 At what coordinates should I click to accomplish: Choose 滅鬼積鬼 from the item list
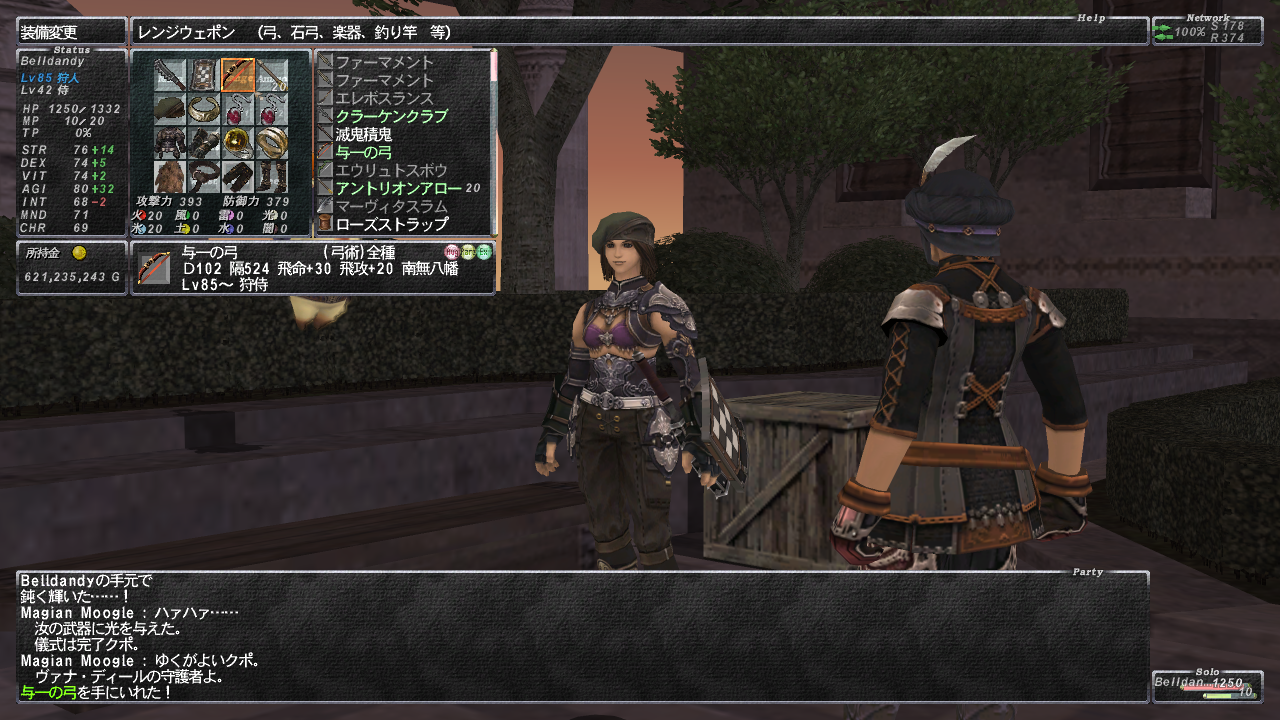pyautogui.click(x=363, y=134)
